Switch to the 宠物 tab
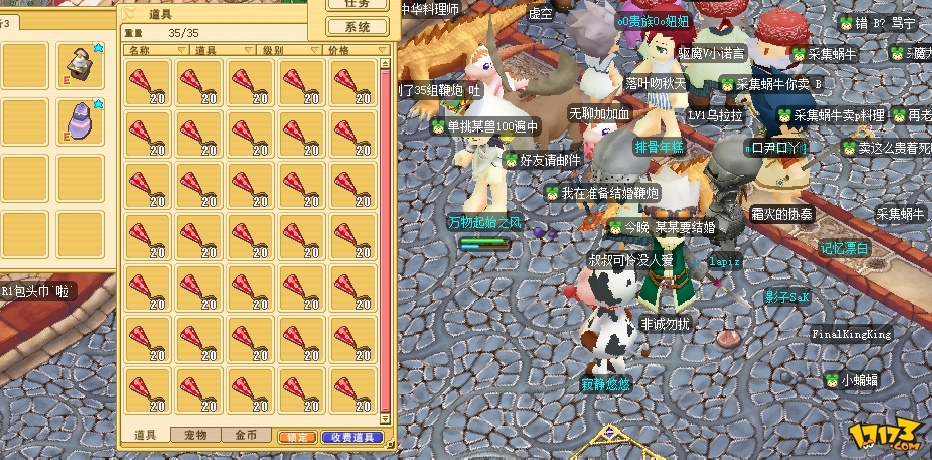 point(195,436)
